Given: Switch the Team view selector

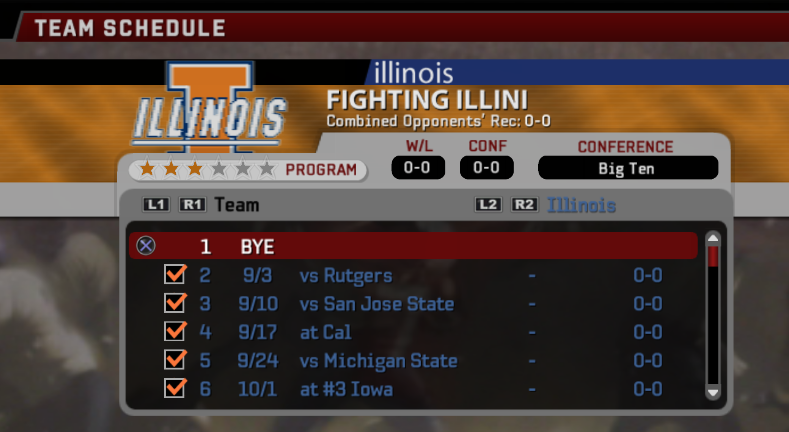Looking at the screenshot, I should tap(236, 205).
